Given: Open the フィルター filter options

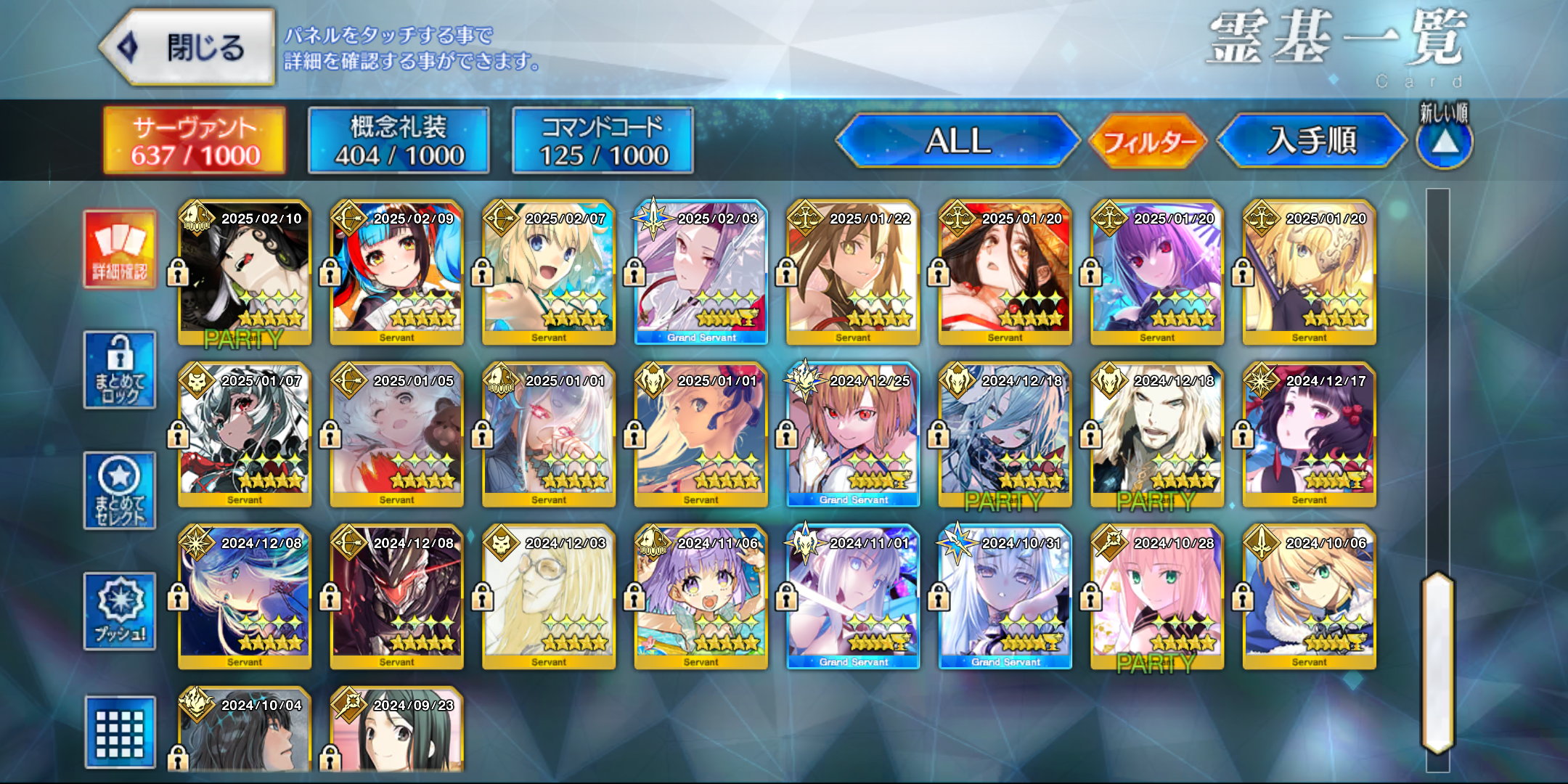Looking at the screenshot, I should point(1148,141).
